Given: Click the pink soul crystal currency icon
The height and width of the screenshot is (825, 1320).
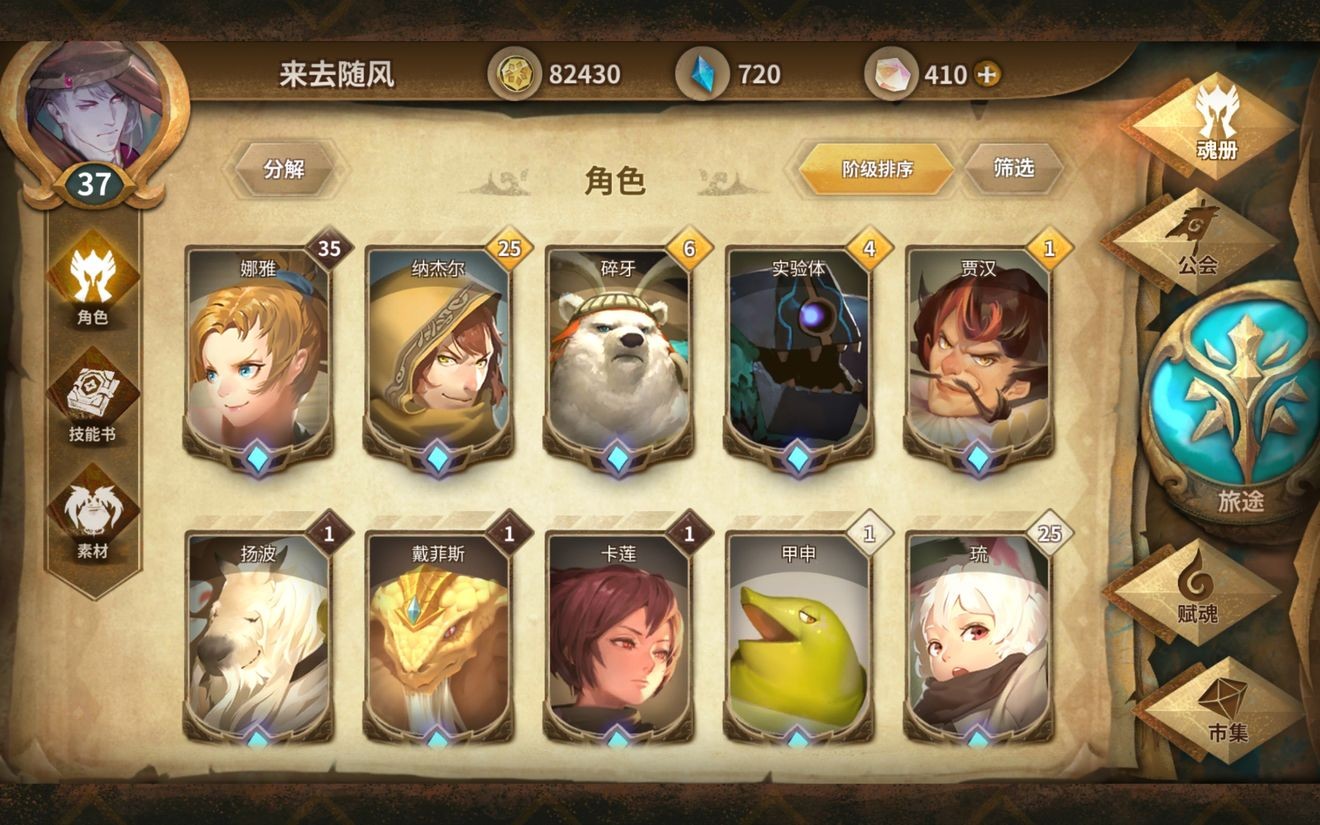Looking at the screenshot, I should point(893,72).
